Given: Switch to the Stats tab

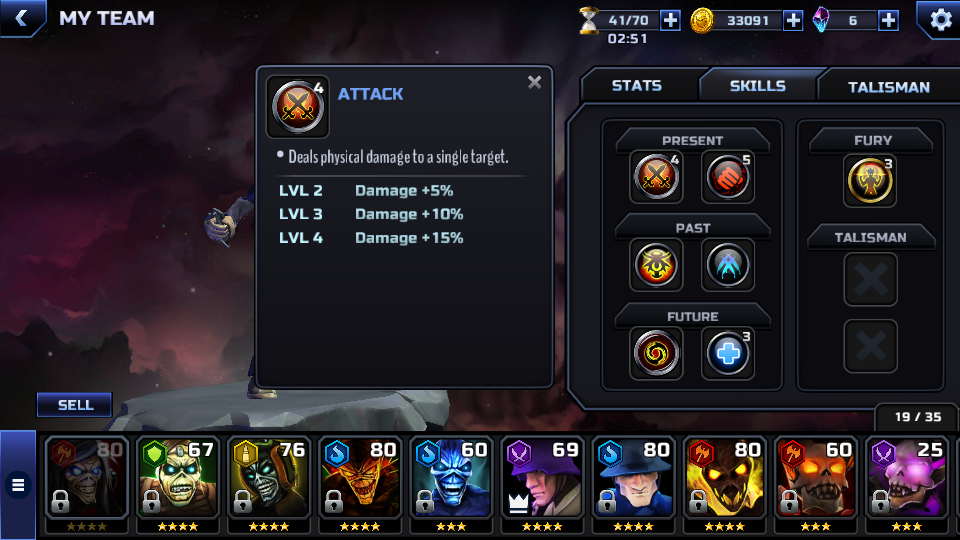Looking at the screenshot, I should 637,86.
